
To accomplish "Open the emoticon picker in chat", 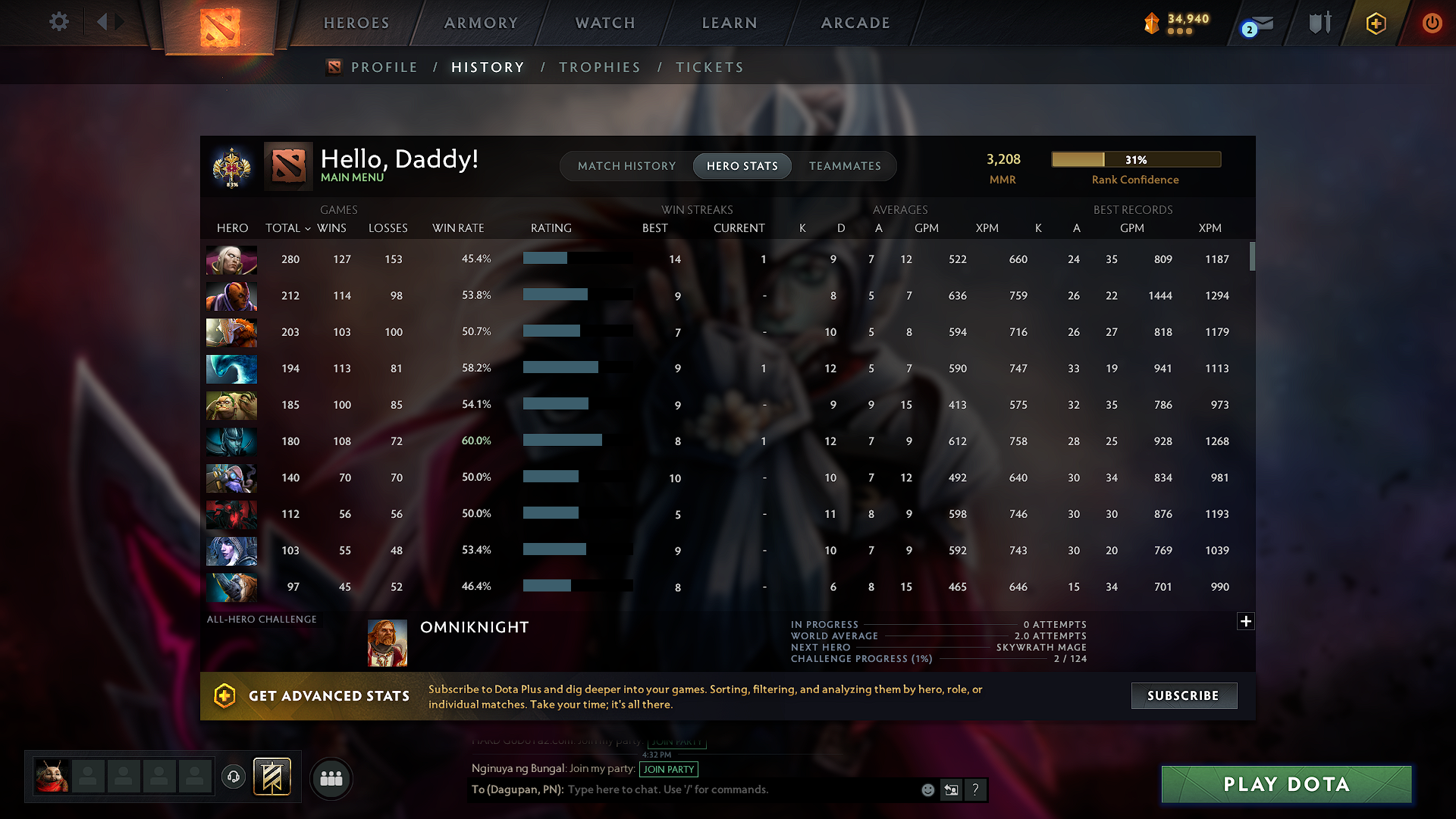I will click(x=927, y=789).
